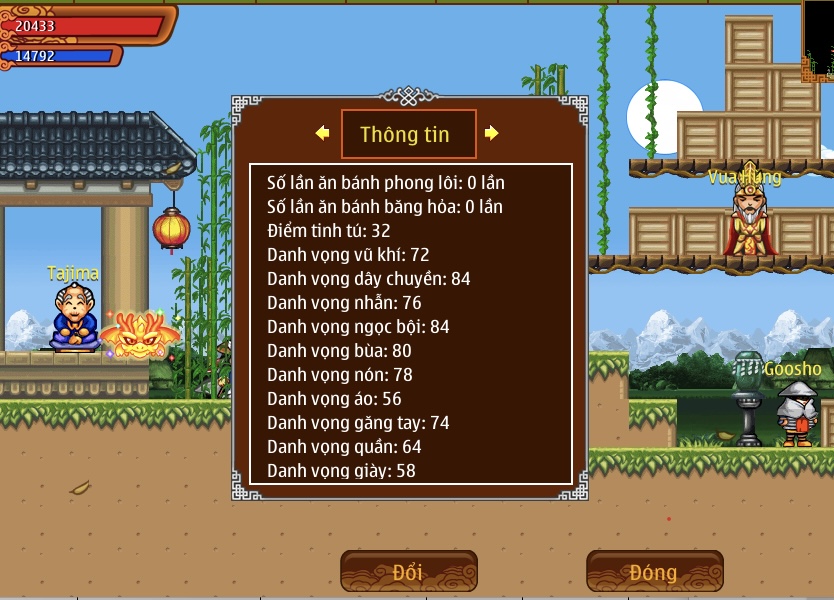Select the Thông tin tab header
834x600 pixels.
(405, 134)
